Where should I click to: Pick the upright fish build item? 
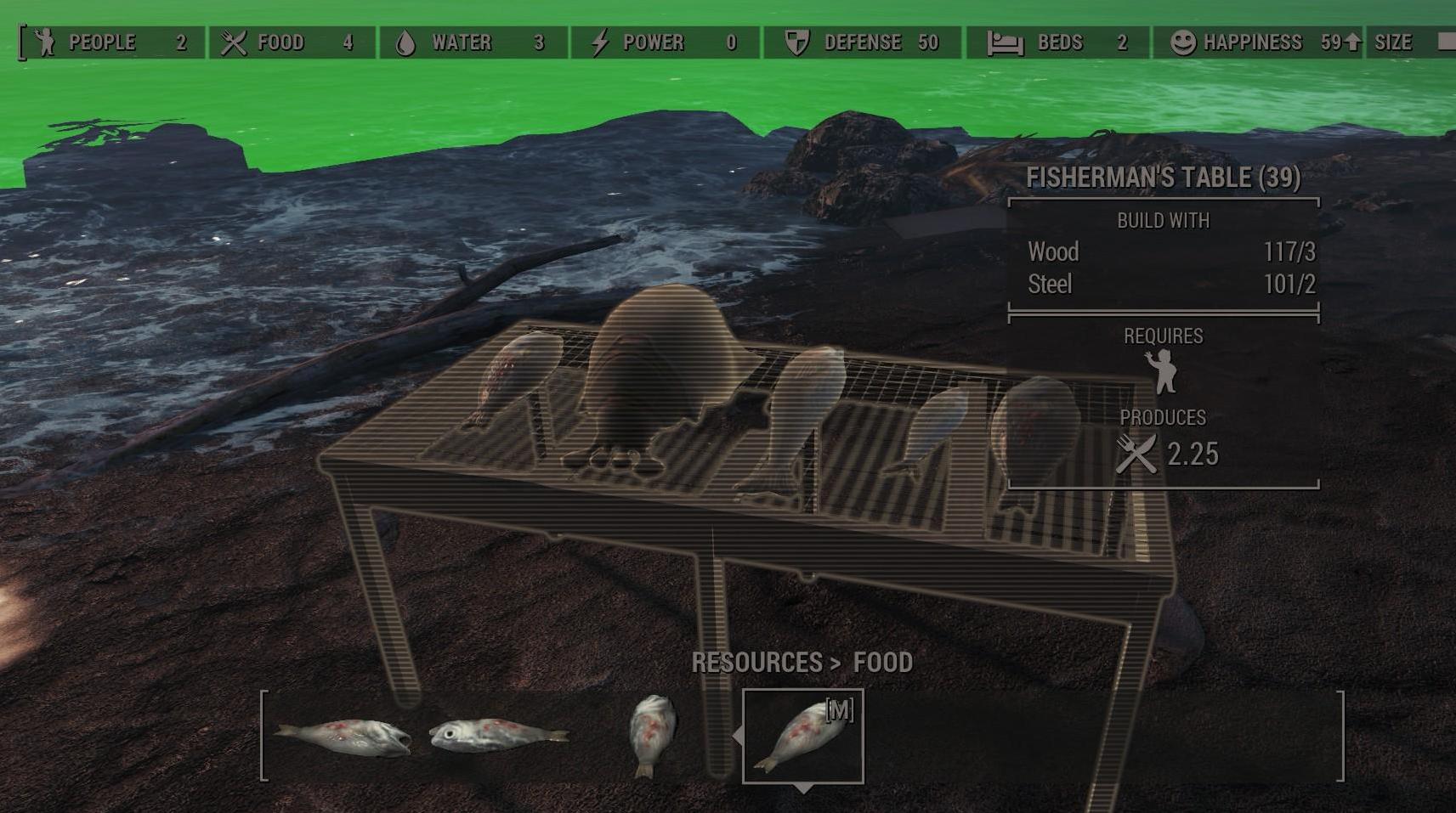pyautogui.click(x=652, y=735)
